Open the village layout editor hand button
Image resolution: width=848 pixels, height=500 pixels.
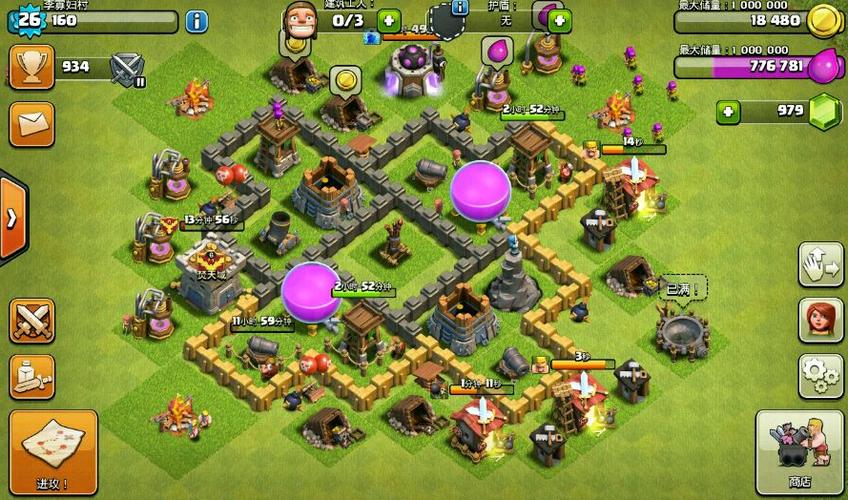coord(820,265)
